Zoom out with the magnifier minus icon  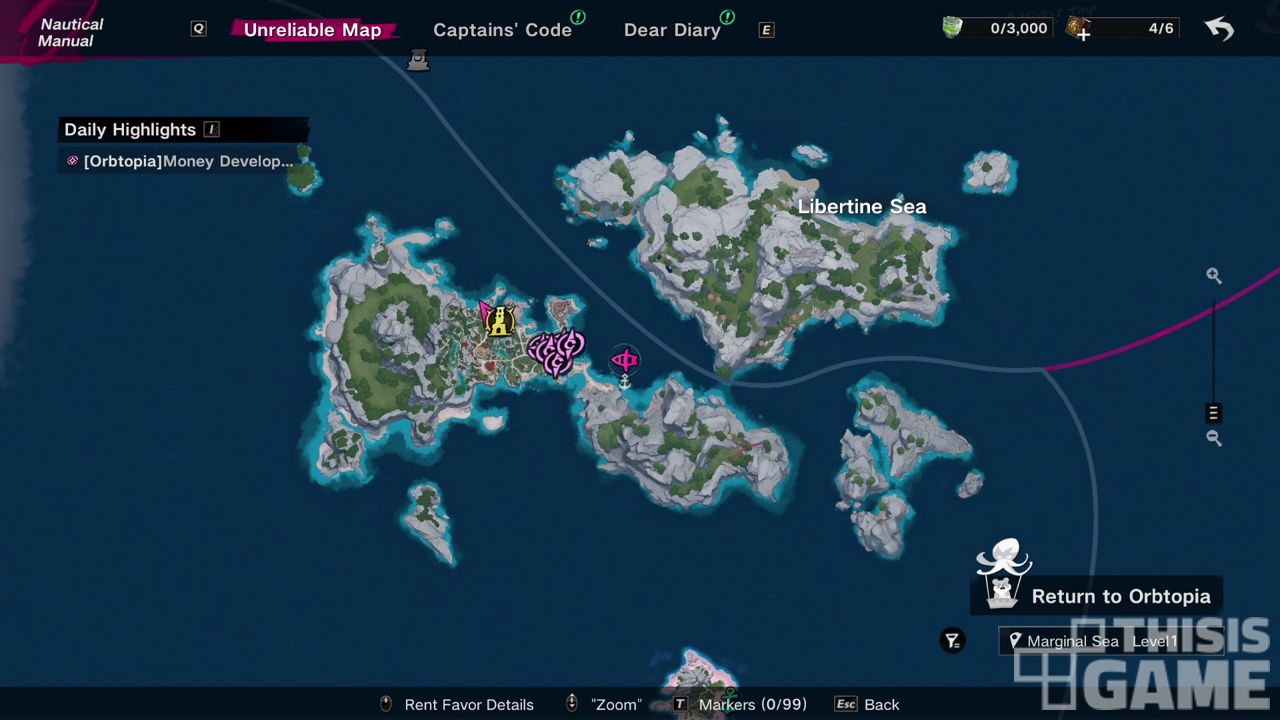[1213, 438]
